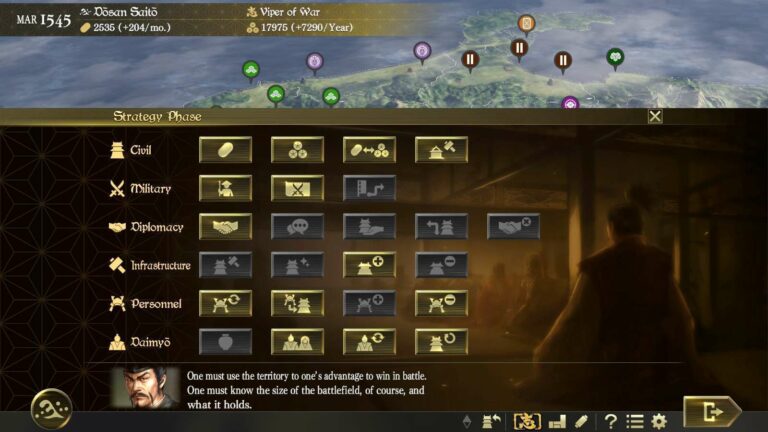Open the Personnel helmet-cycle command
The image size is (768, 432).
click(225, 303)
